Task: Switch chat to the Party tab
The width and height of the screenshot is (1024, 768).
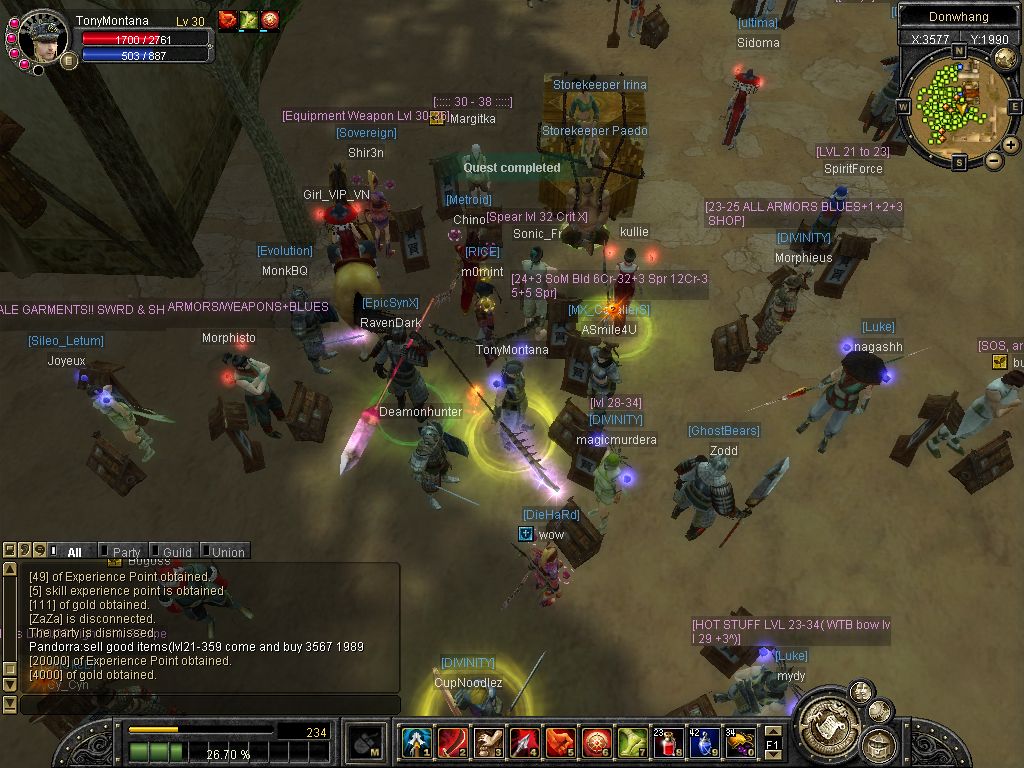Action: click(x=126, y=552)
